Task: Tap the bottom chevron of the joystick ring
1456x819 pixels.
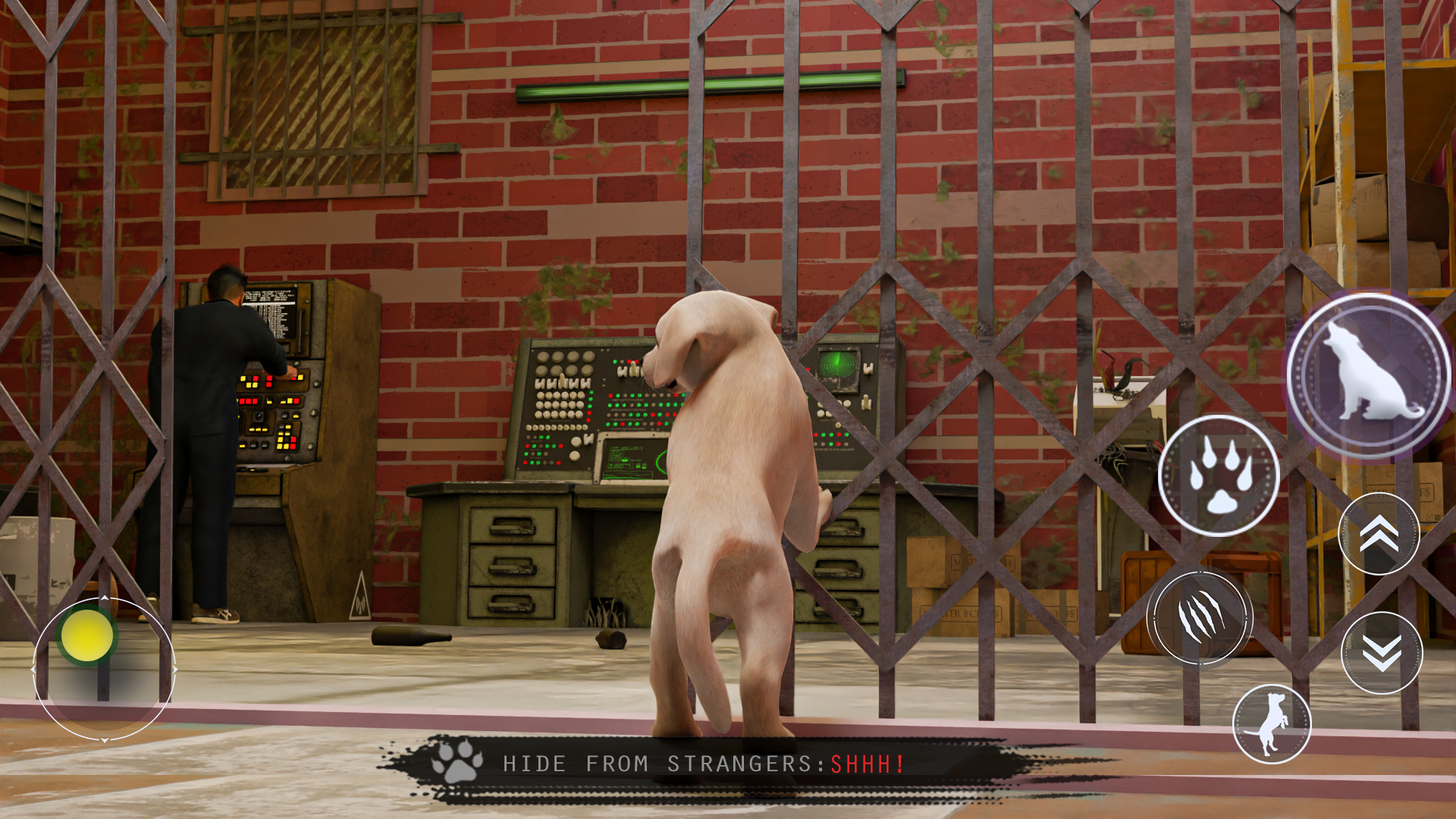Action: click(x=105, y=740)
